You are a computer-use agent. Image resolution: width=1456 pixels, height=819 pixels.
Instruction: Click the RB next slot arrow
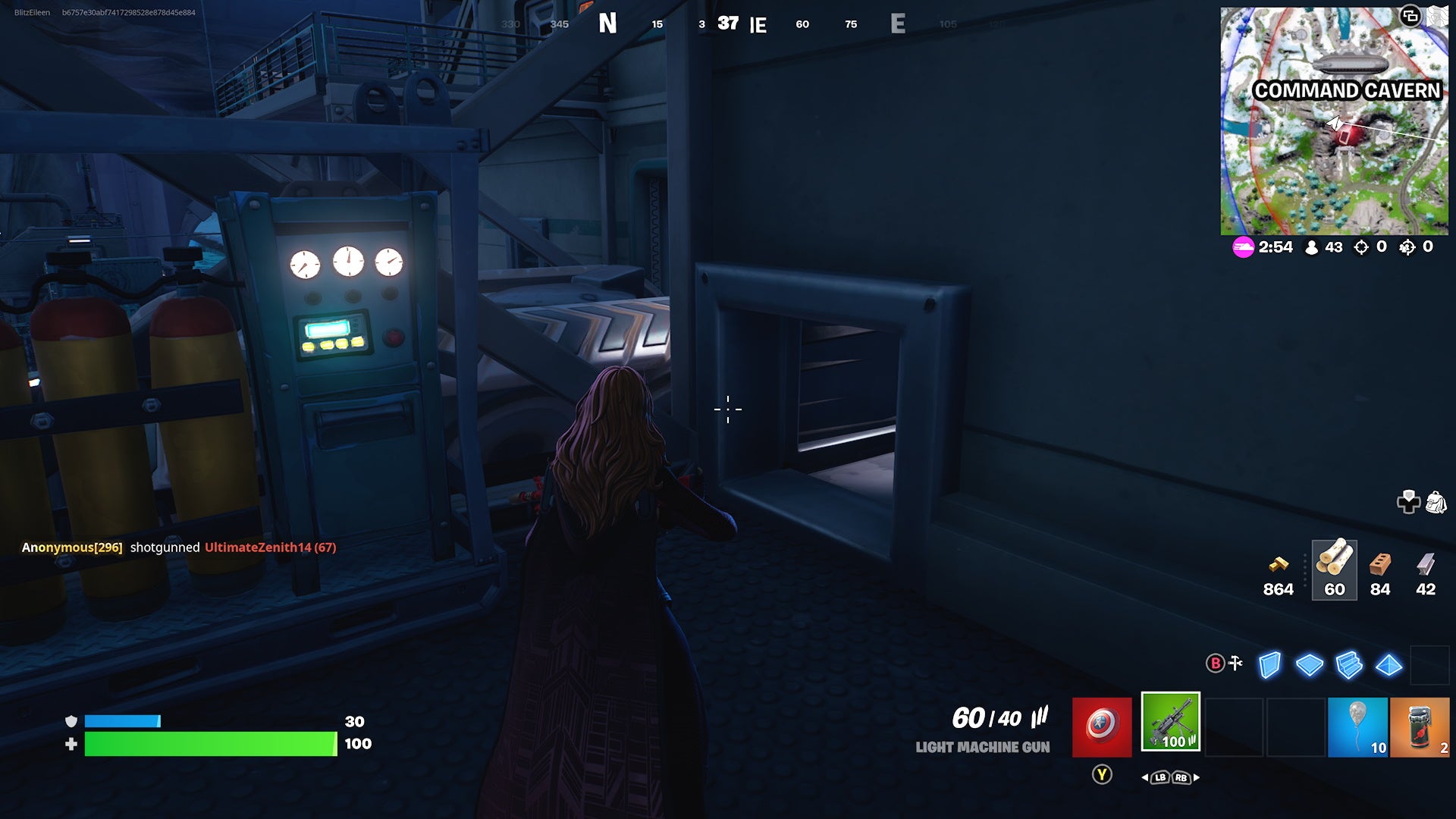1180,778
